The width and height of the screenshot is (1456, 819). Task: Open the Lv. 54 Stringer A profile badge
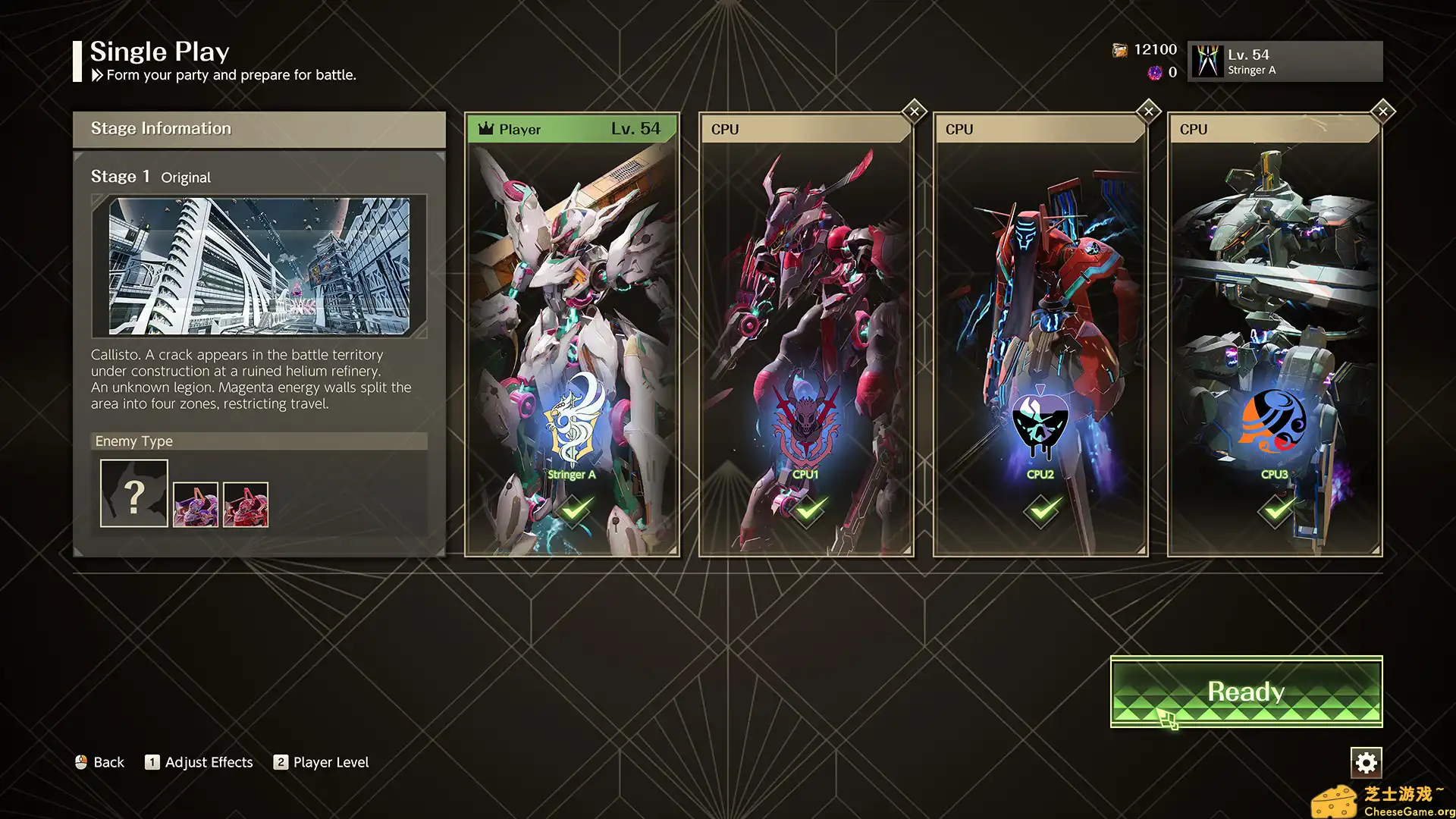point(1285,61)
